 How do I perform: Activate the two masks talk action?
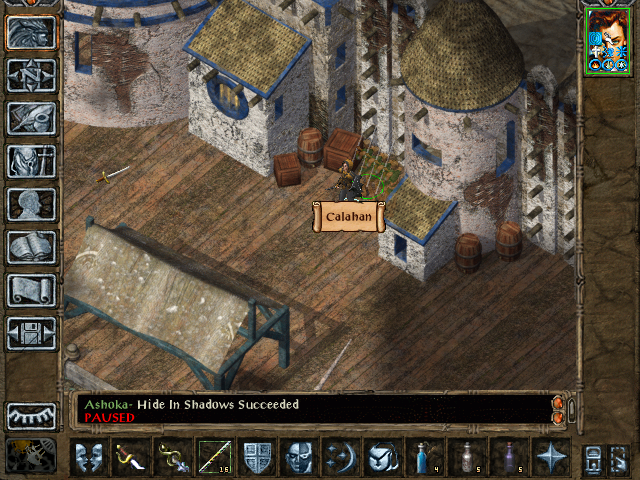(x=89, y=457)
